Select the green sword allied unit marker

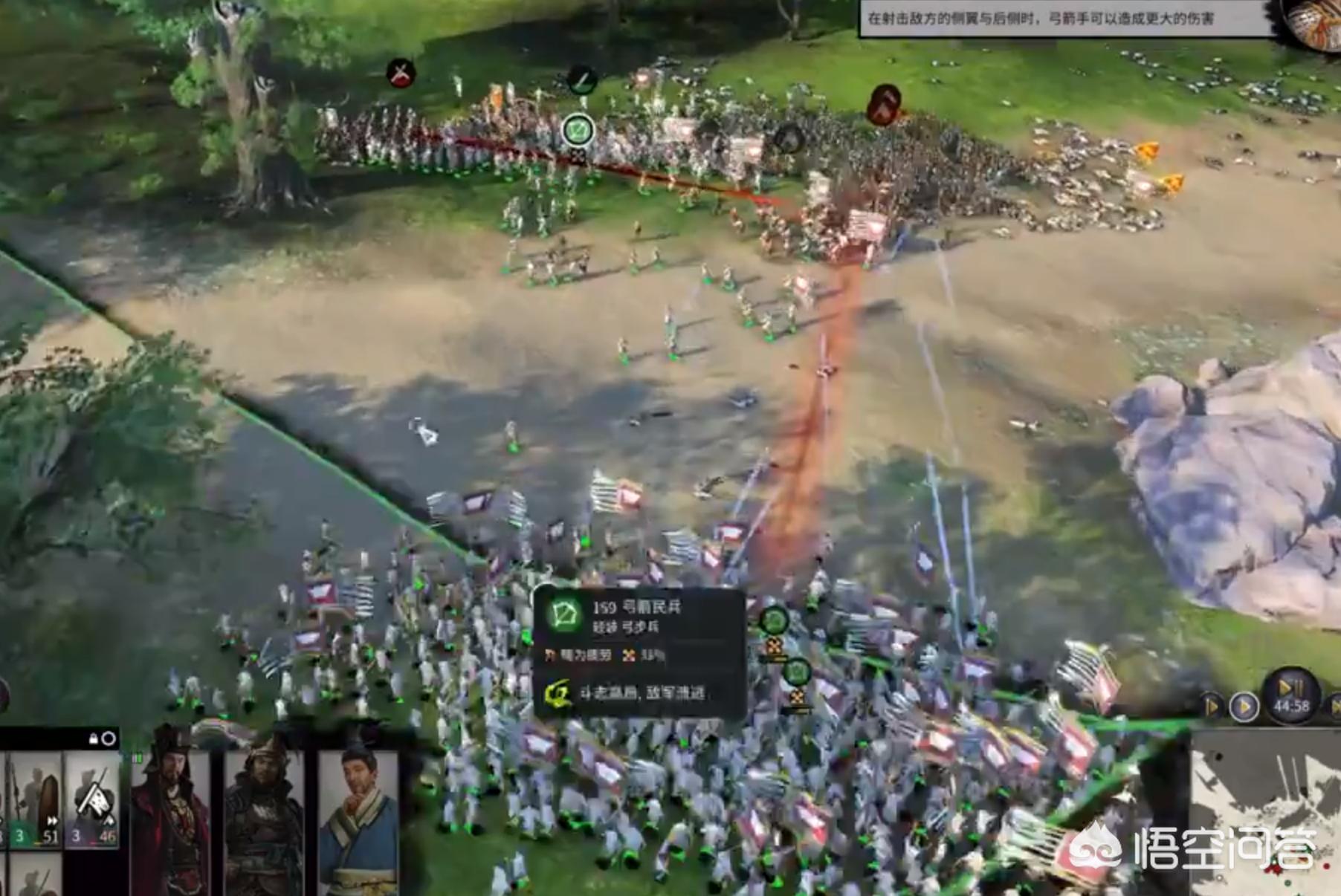pyautogui.click(x=582, y=79)
